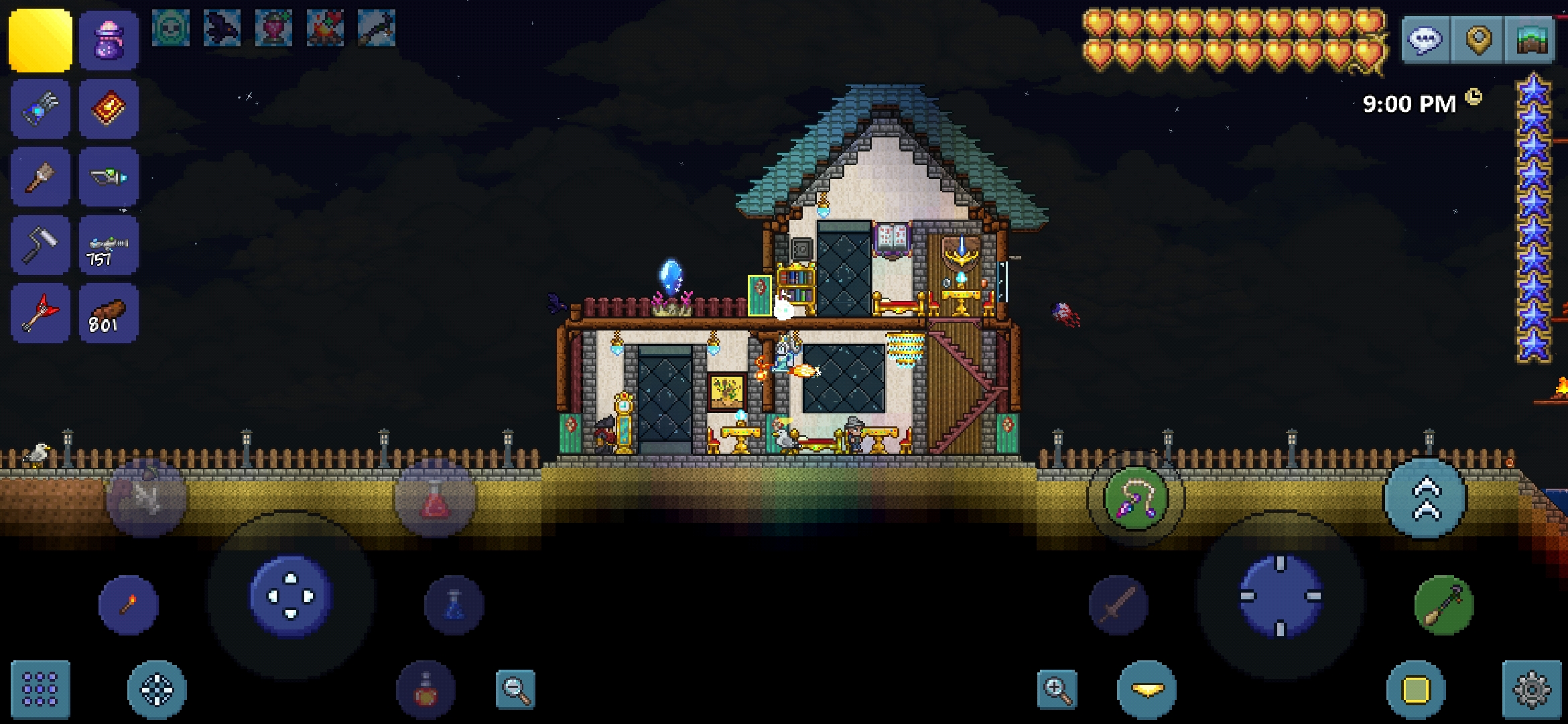Screen dimensions: 1568x724
Task: Choose the paintbrush hotbar slot
Action: (40, 176)
